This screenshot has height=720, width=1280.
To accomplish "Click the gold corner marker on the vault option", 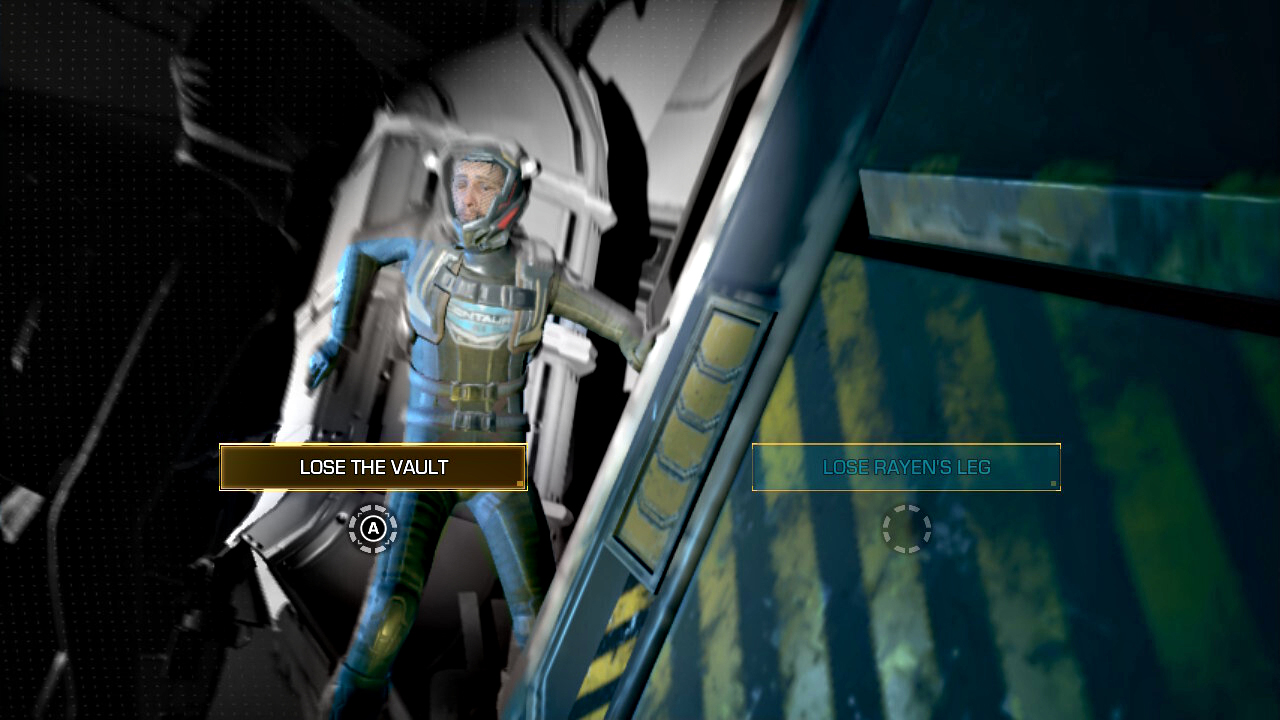I will pyautogui.click(x=521, y=483).
